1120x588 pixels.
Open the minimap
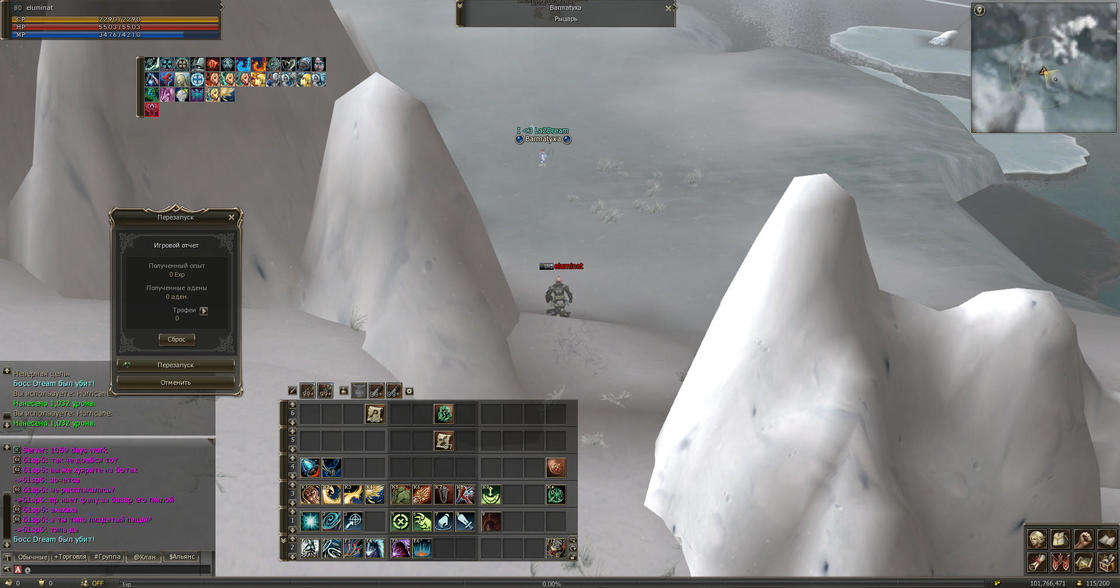(1044, 68)
